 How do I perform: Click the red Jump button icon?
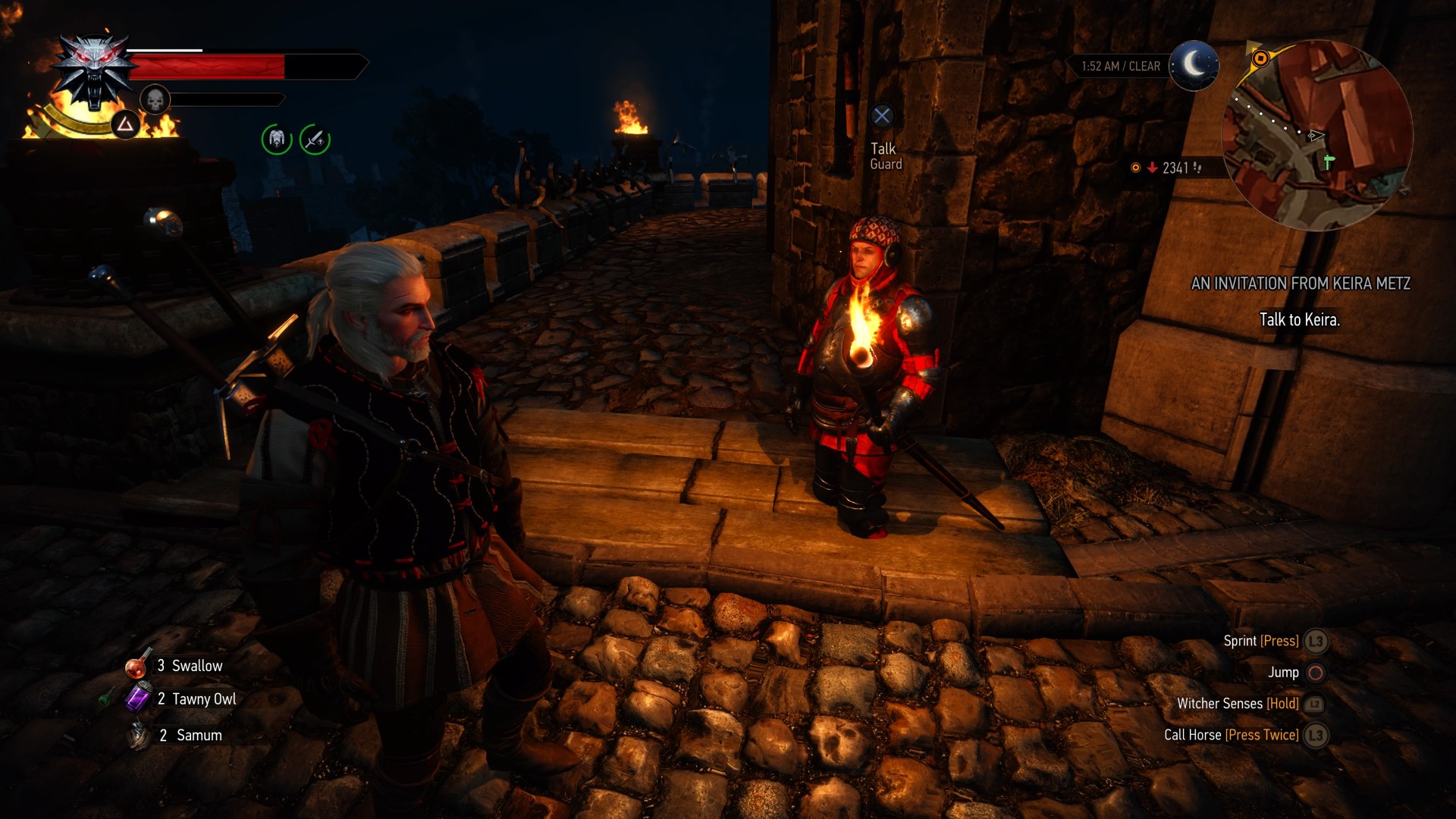click(1316, 673)
